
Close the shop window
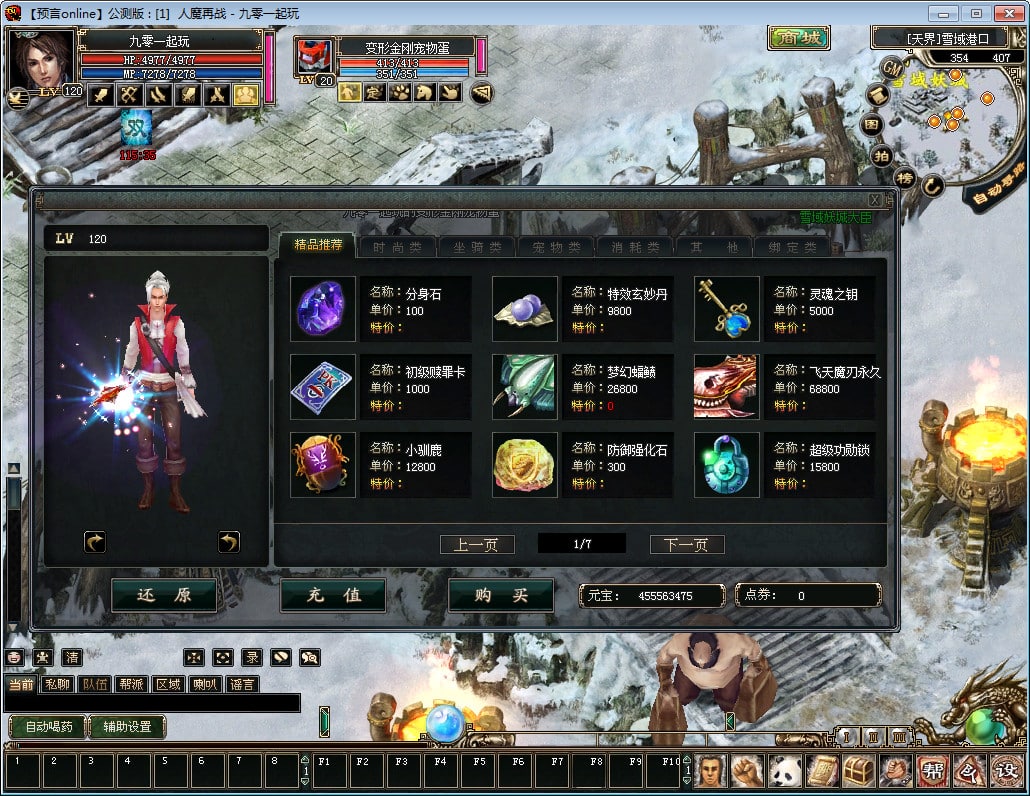point(874,200)
